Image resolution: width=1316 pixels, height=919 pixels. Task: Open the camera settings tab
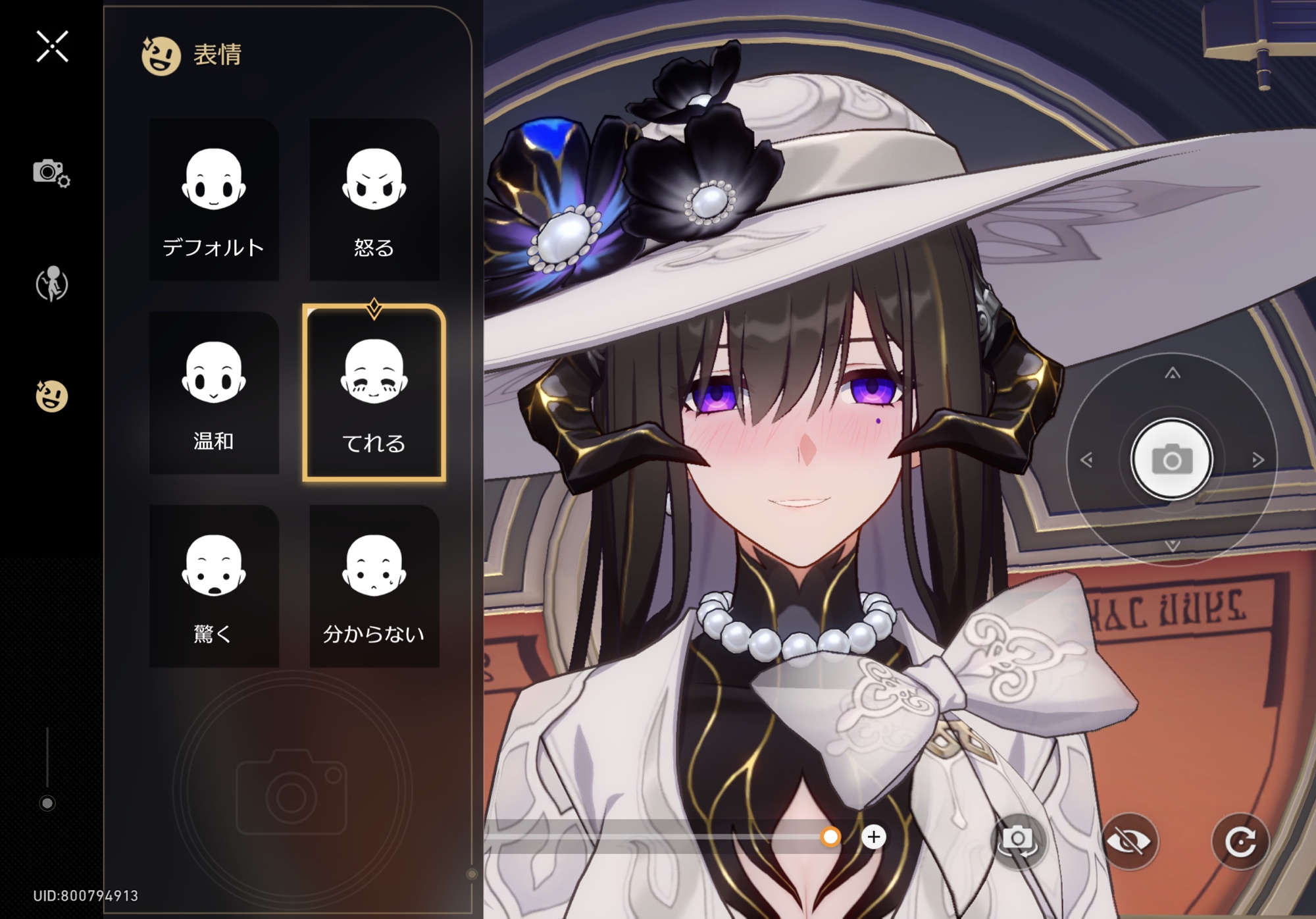pos(51,173)
